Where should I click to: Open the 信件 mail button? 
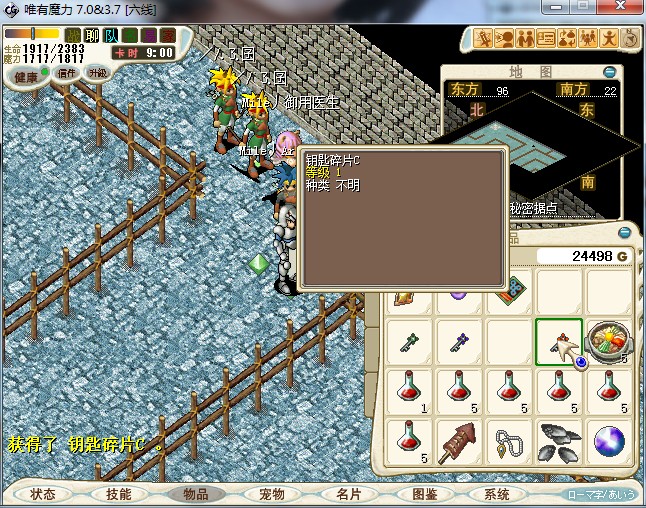[x=67, y=73]
